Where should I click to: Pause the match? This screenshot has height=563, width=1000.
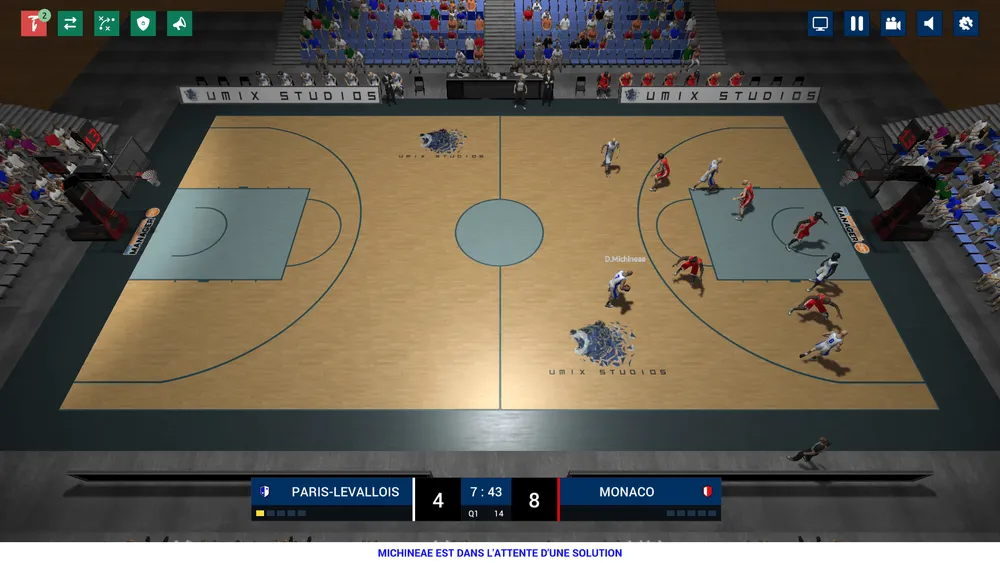click(x=857, y=23)
